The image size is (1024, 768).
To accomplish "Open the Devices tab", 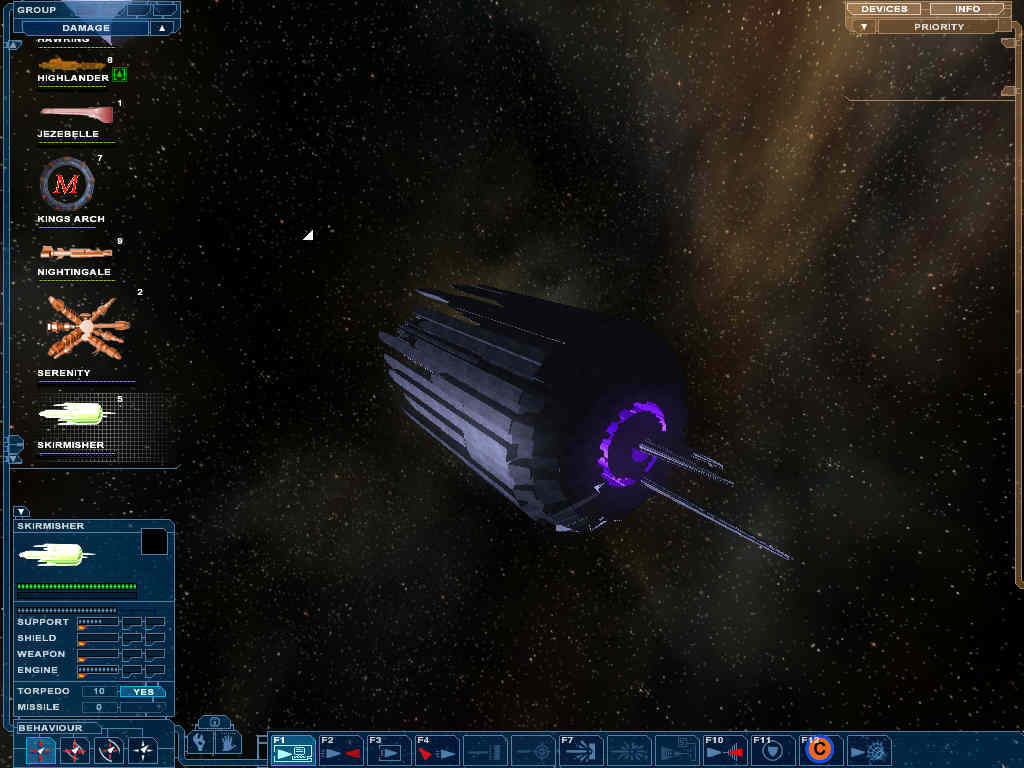I will pos(884,9).
